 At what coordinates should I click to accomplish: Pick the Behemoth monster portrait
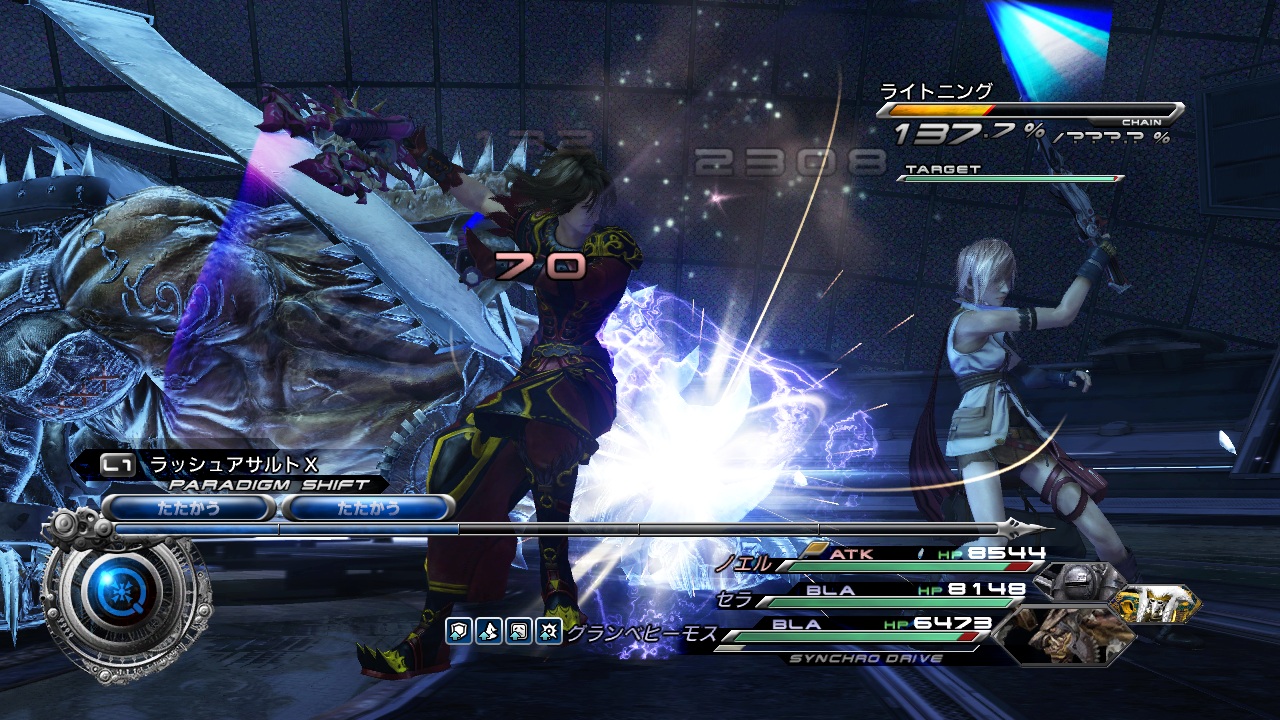coord(1063,635)
